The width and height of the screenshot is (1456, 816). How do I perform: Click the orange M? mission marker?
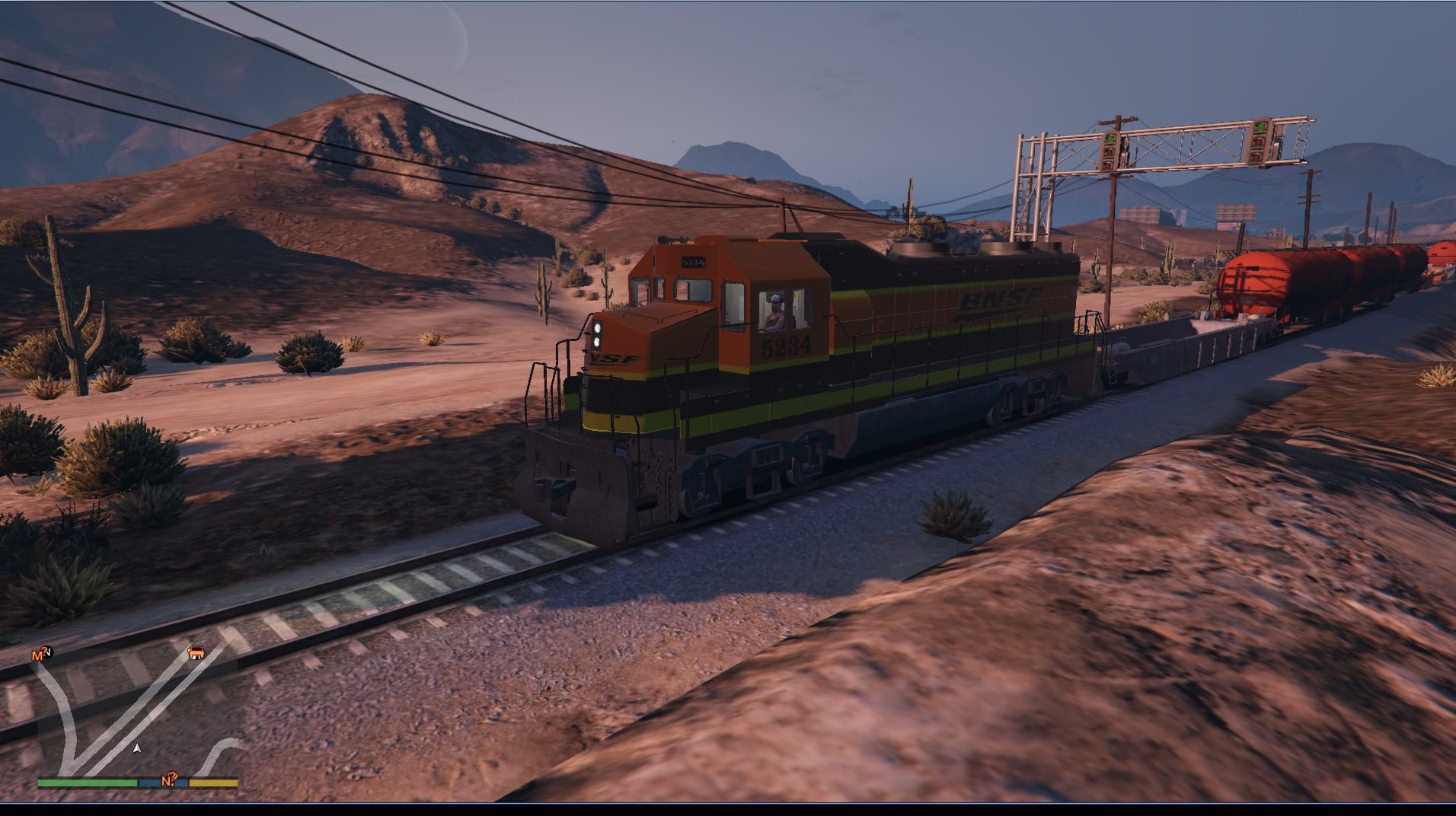tap(40, 653)
